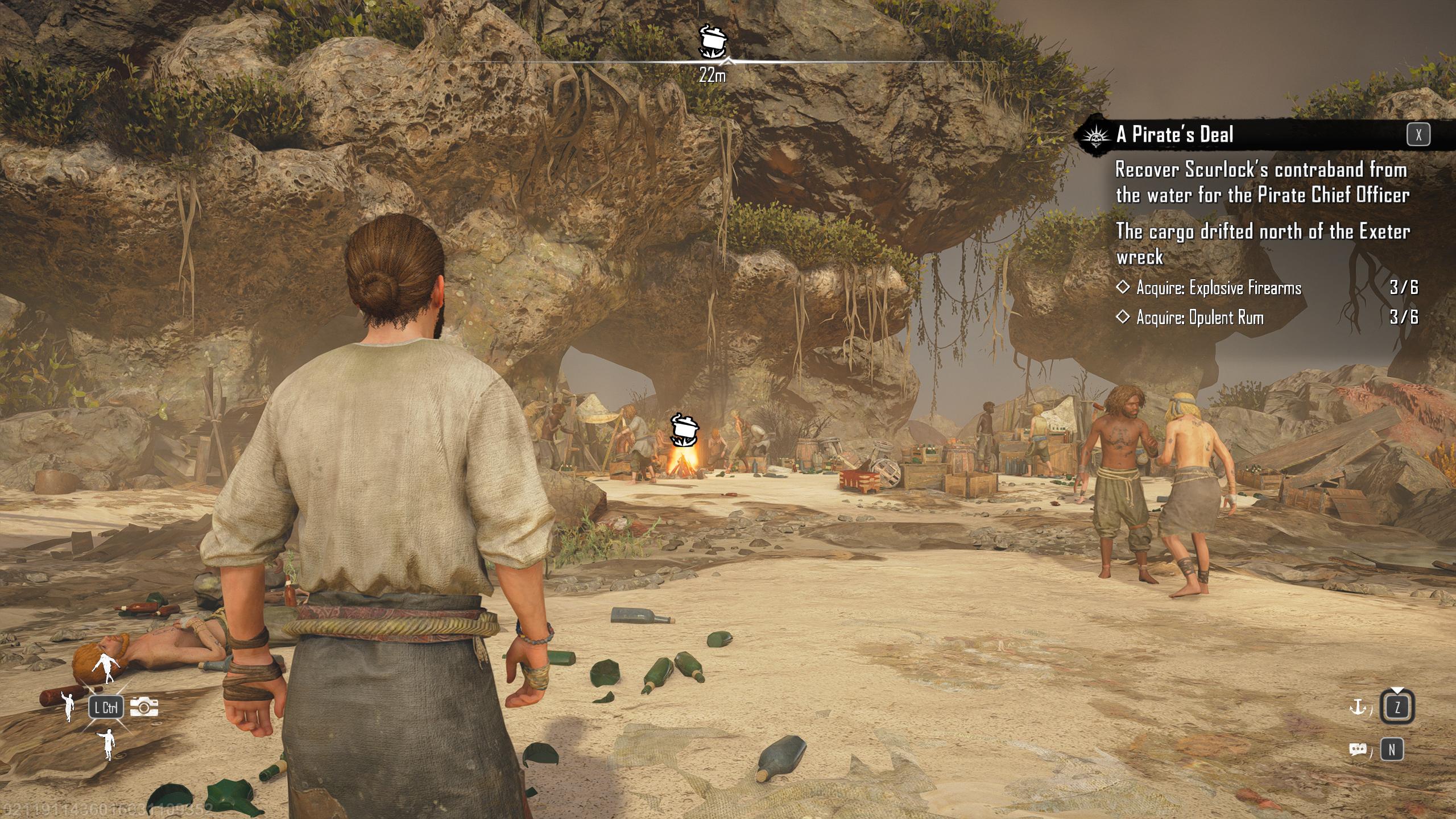
Task: Open photo mode with the camera icon
Action: coord(144,706)
